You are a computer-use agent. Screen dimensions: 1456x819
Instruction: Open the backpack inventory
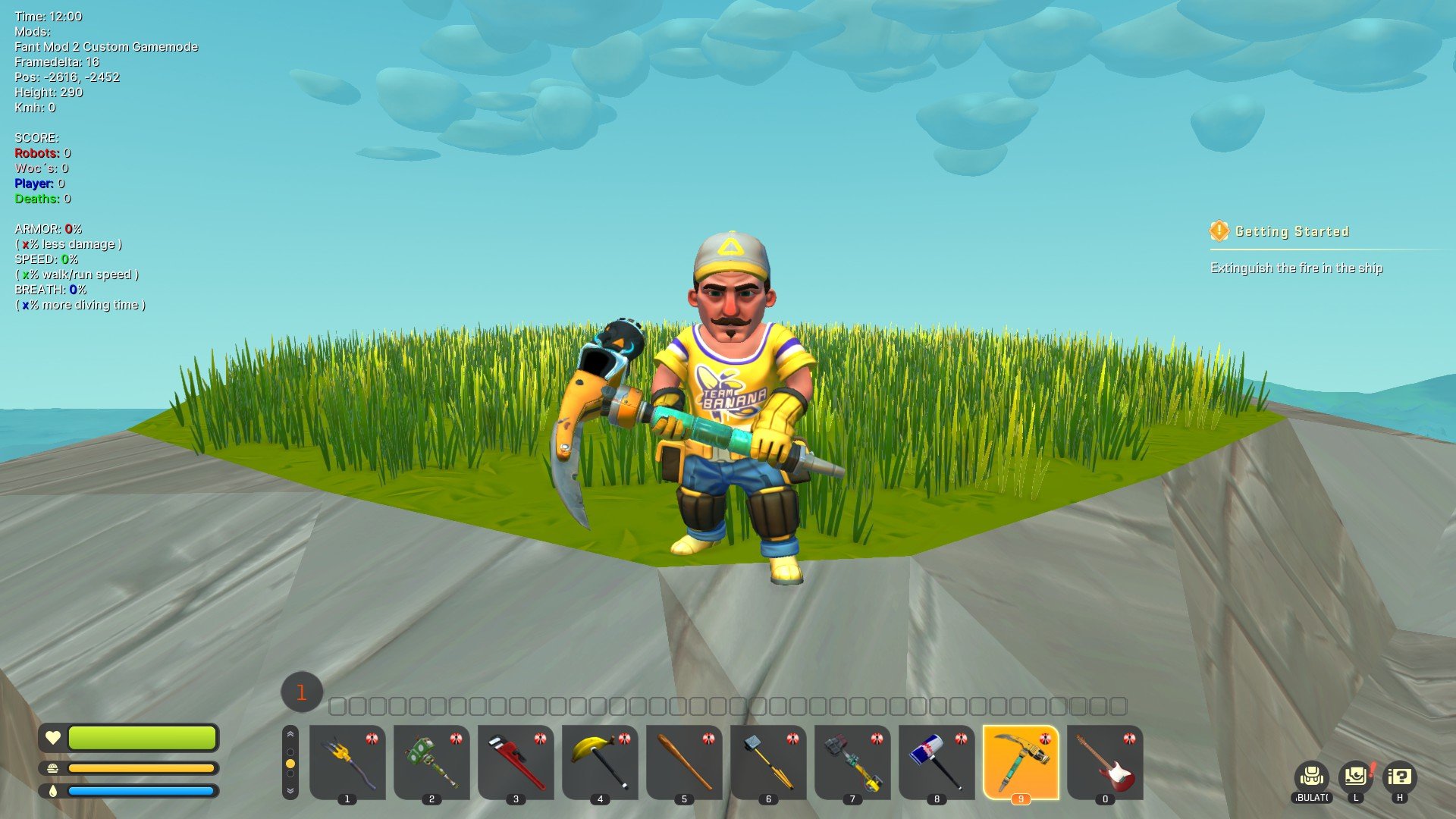1311,777
